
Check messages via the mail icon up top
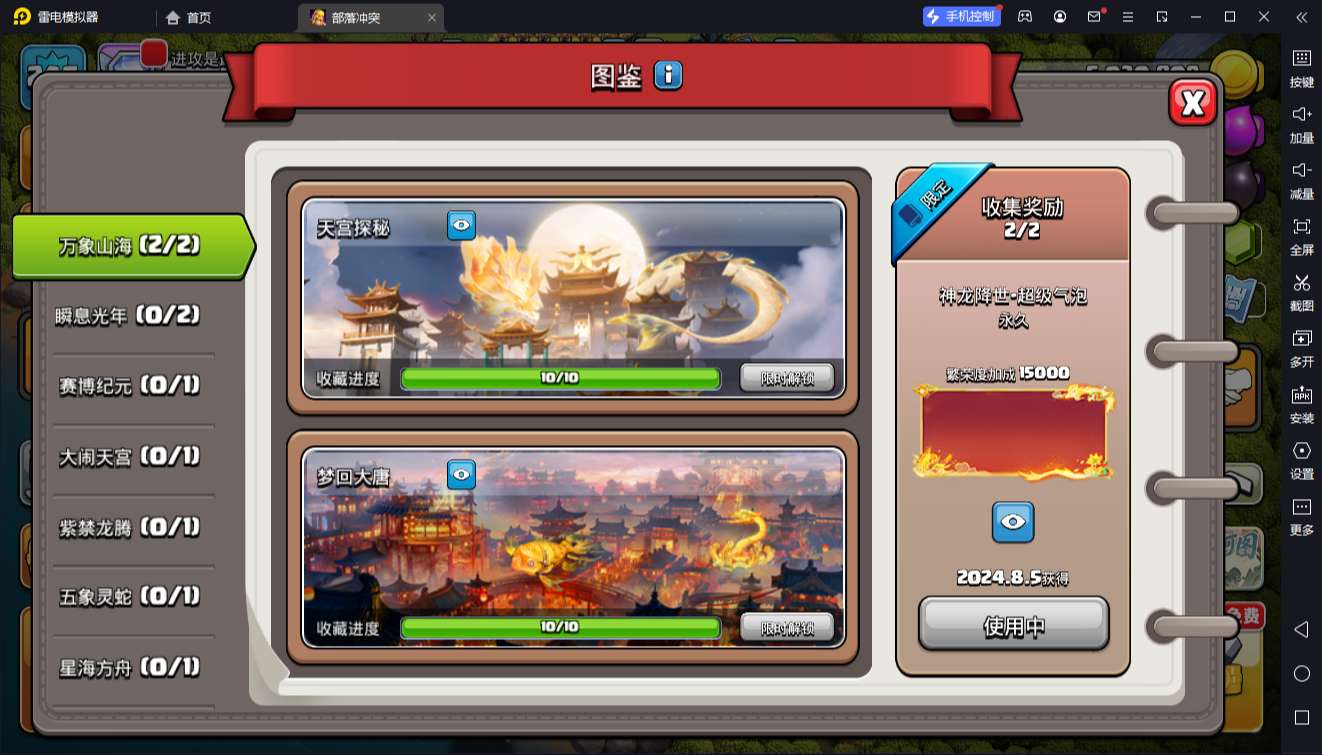pos(1093,16)
